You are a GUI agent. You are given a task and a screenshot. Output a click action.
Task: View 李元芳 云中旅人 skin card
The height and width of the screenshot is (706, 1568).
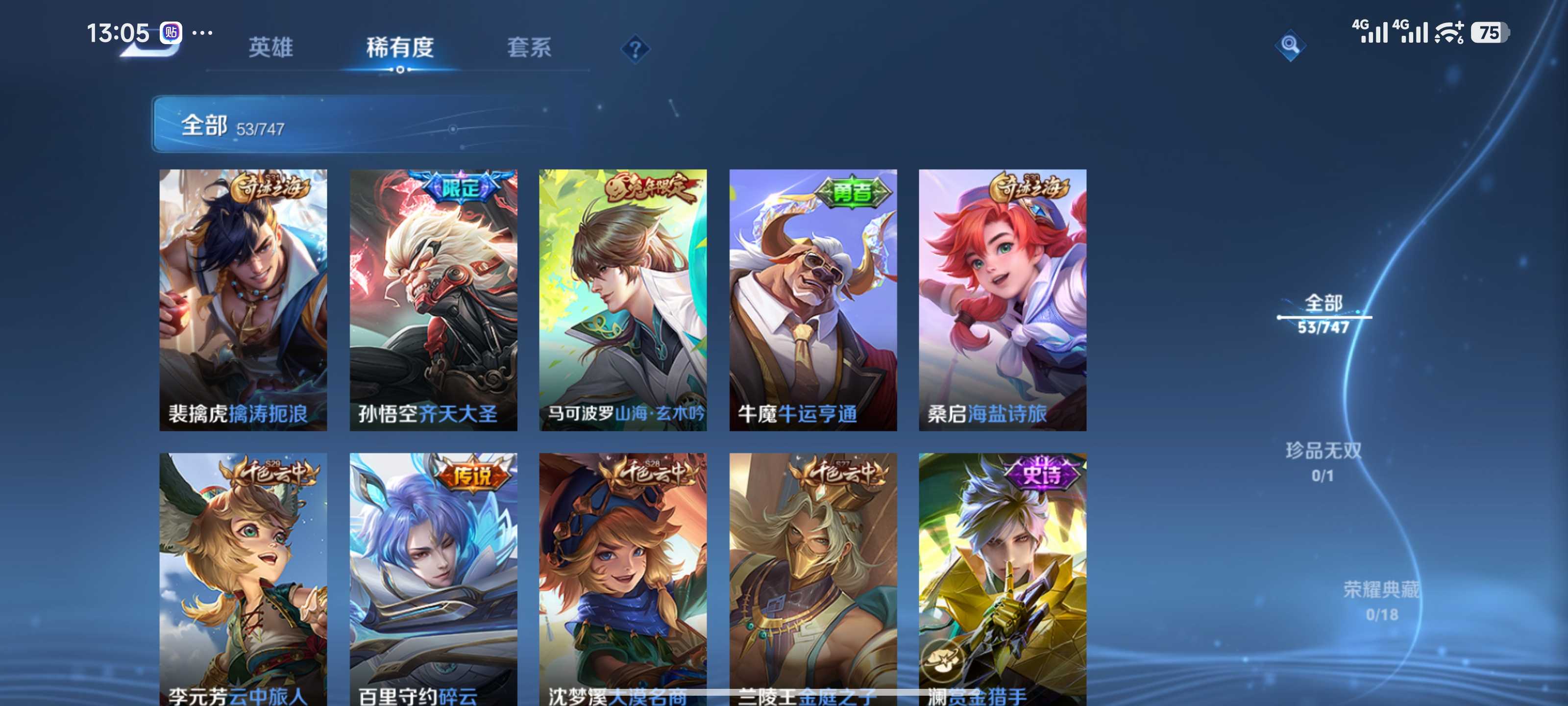[243, 579]
